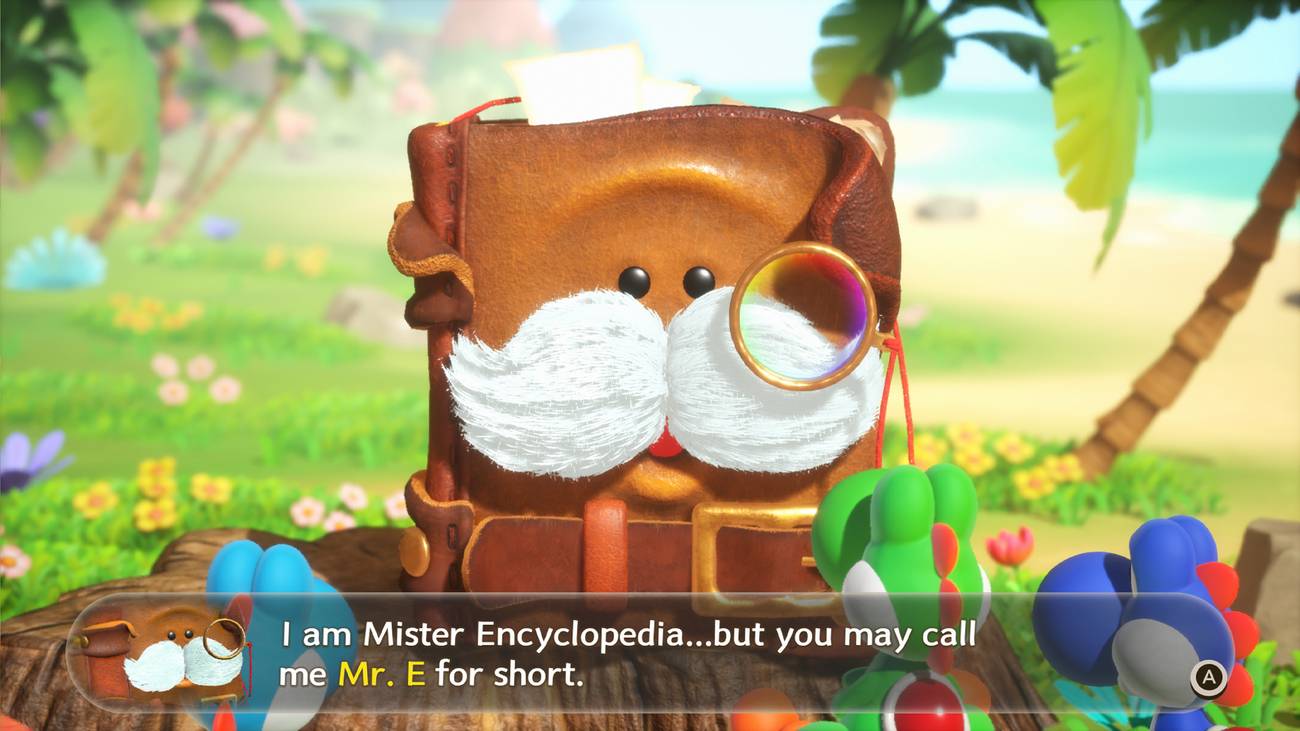
Task: Click the dialogue text box to continue
Action: [650, 655]
